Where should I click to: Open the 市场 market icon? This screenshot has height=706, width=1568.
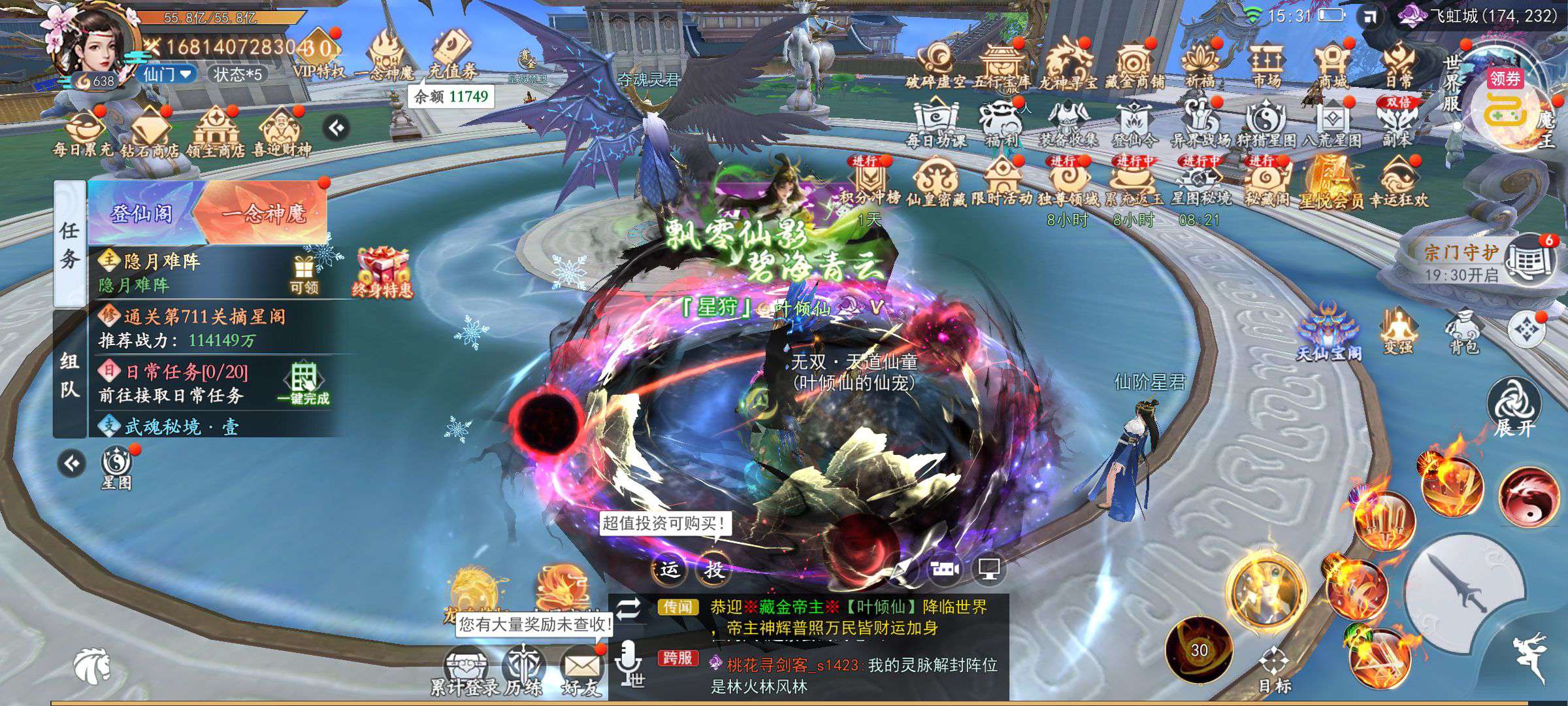pos(1266,64)
